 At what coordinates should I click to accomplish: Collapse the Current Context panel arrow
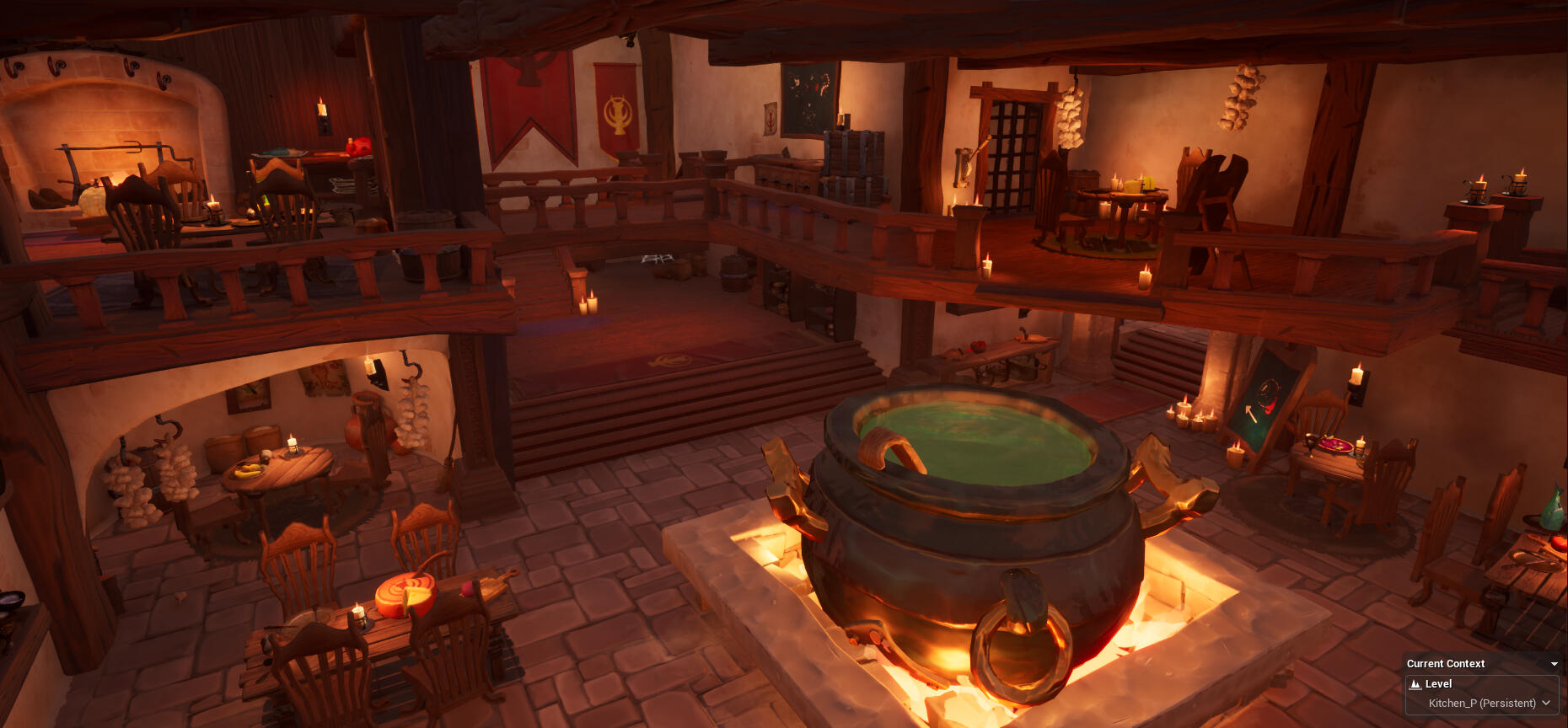(1555, 664)
